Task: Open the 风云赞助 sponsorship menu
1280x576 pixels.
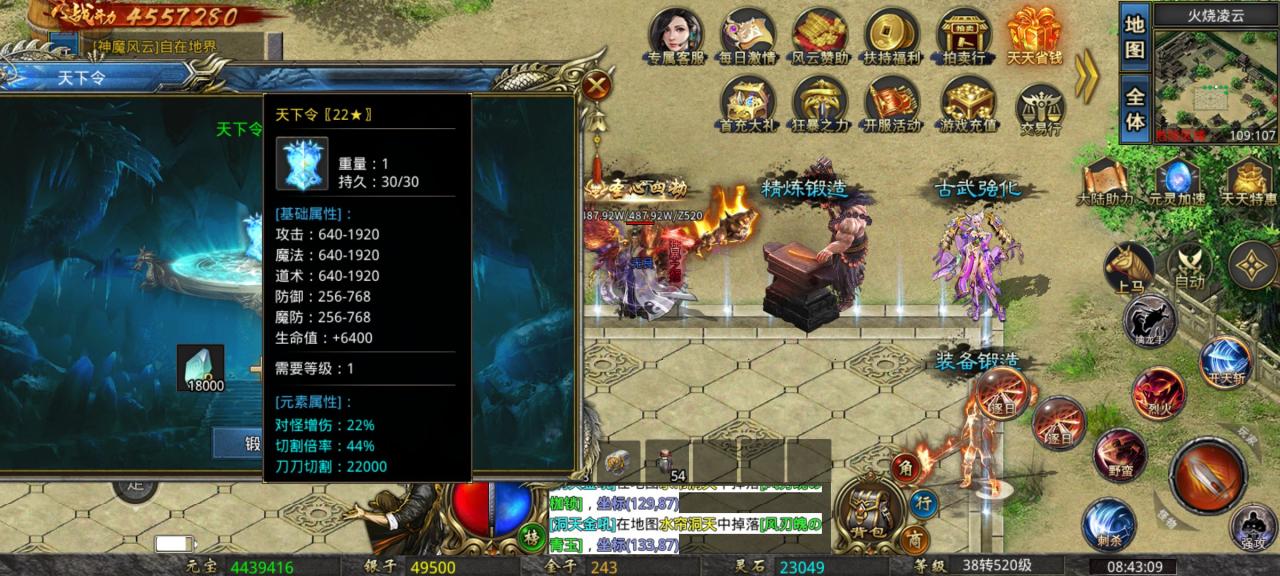Action: (820, 35)
